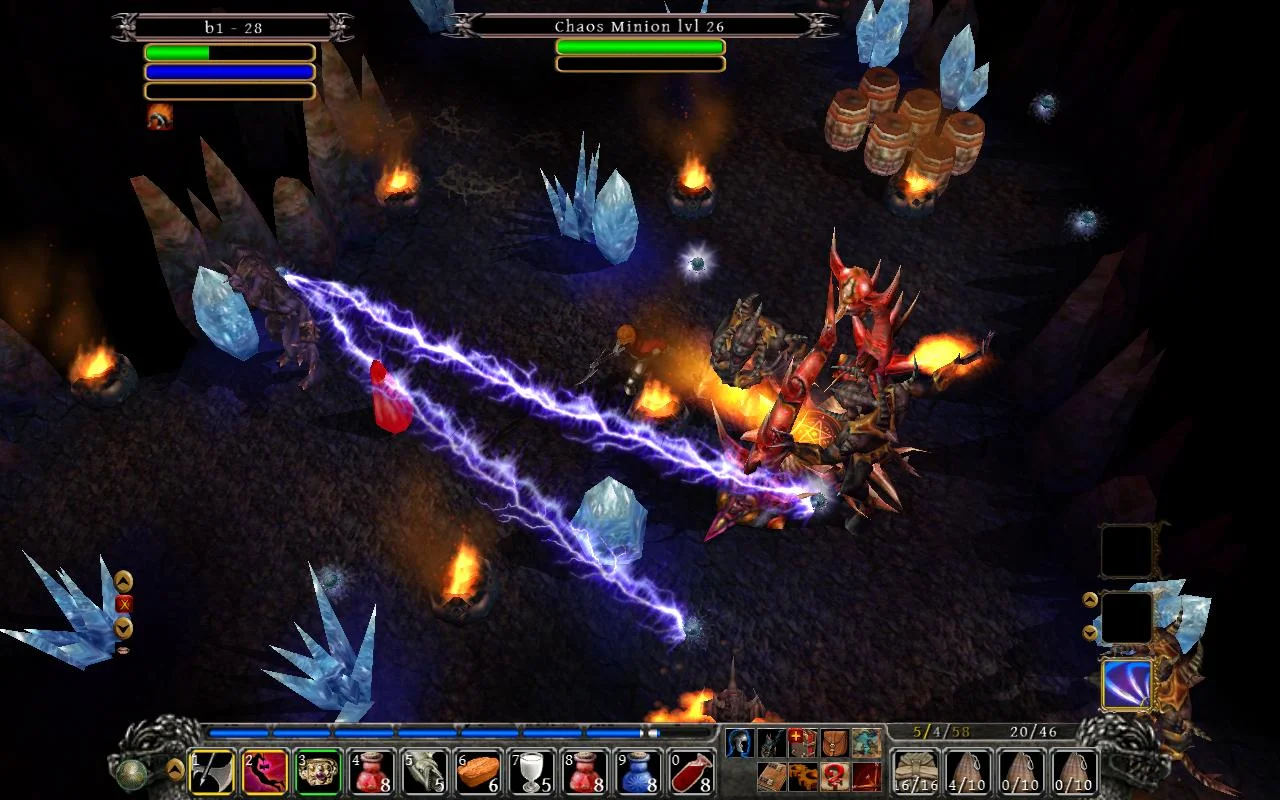Open the quest book with red cross icon
The height and width of the screenshot is (800, 1280).
[x=803, y=743]
